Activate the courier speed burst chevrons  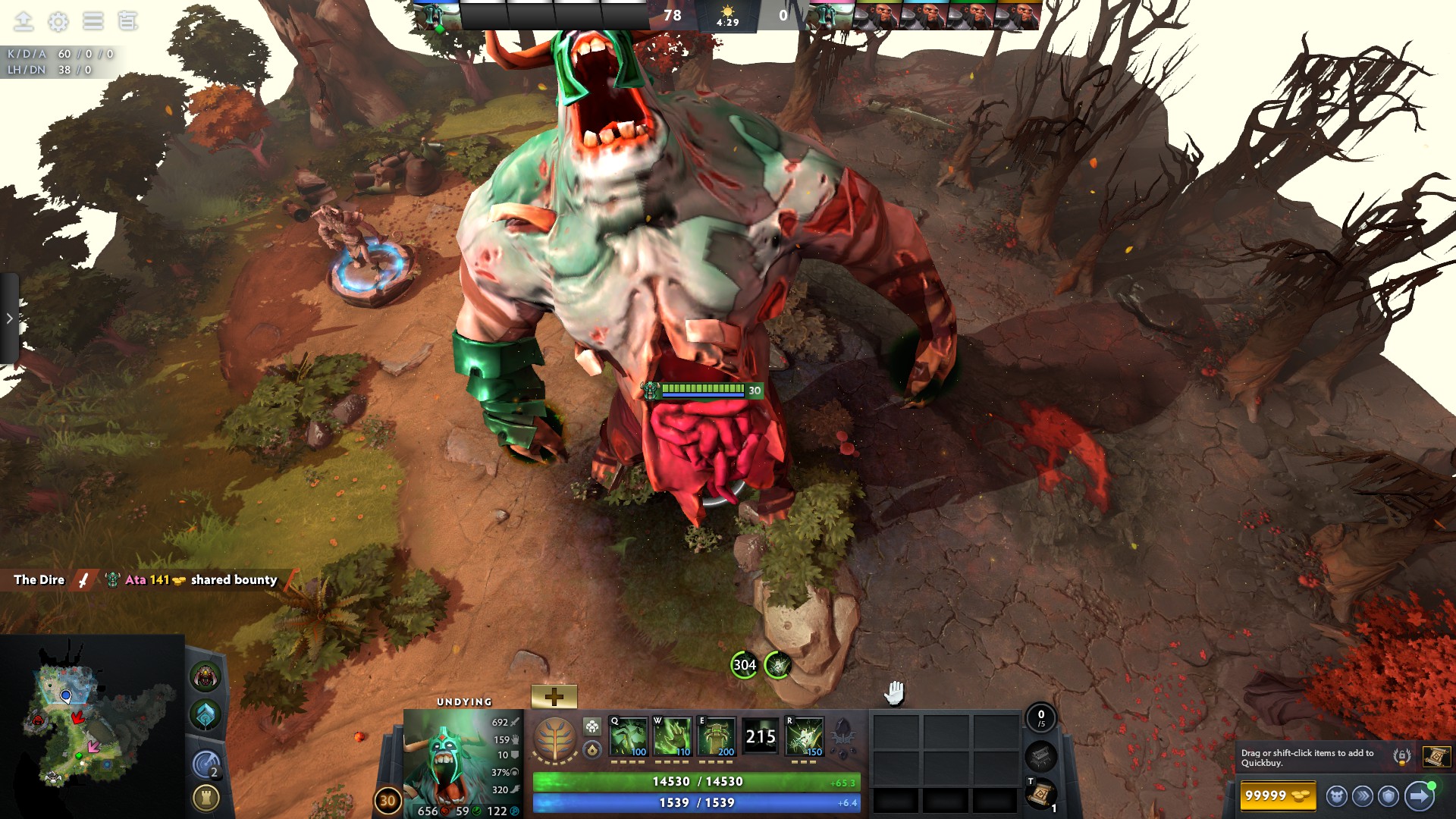point(1361,795)
